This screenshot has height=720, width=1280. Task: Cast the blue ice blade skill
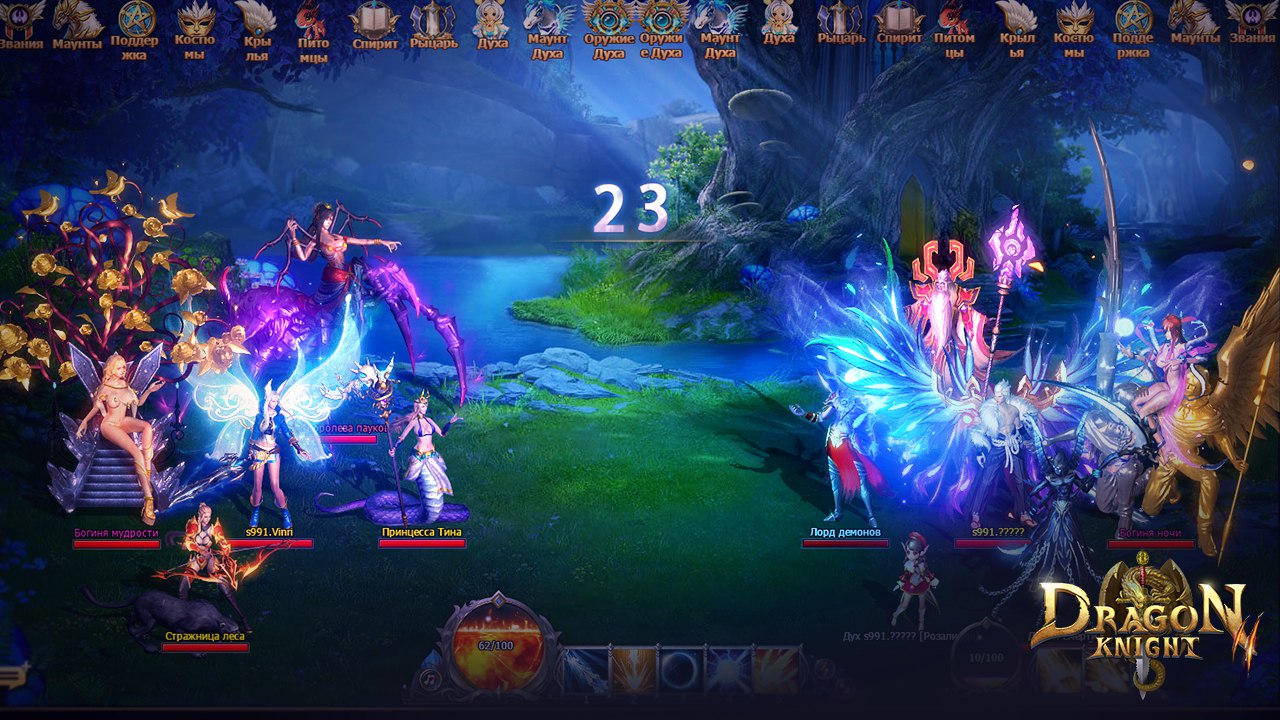(x=586, y=669)
